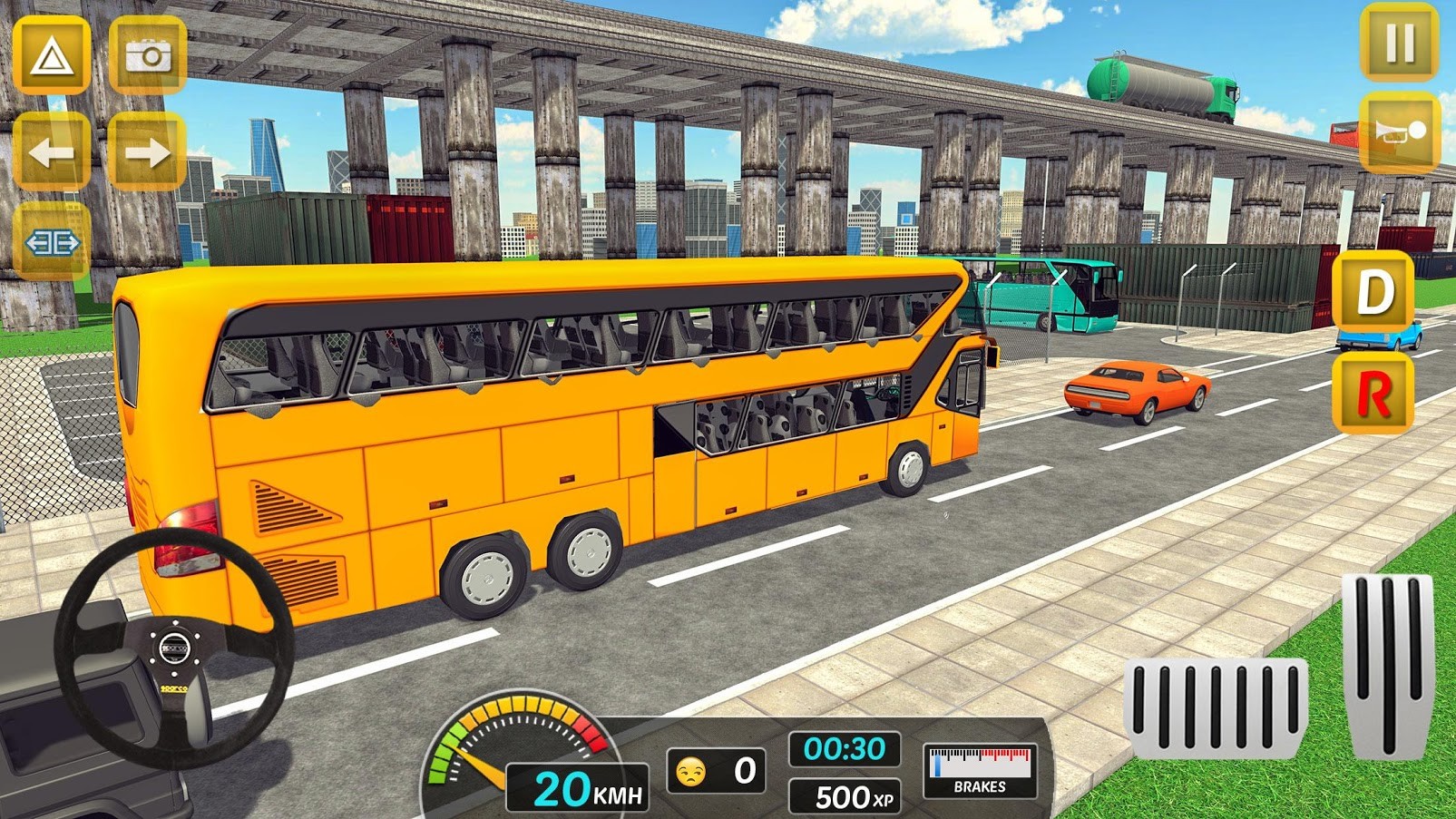This screenshot has height=819, width=1456.
Task: Step on the wide brake pedal
Action: [1216, 707]
